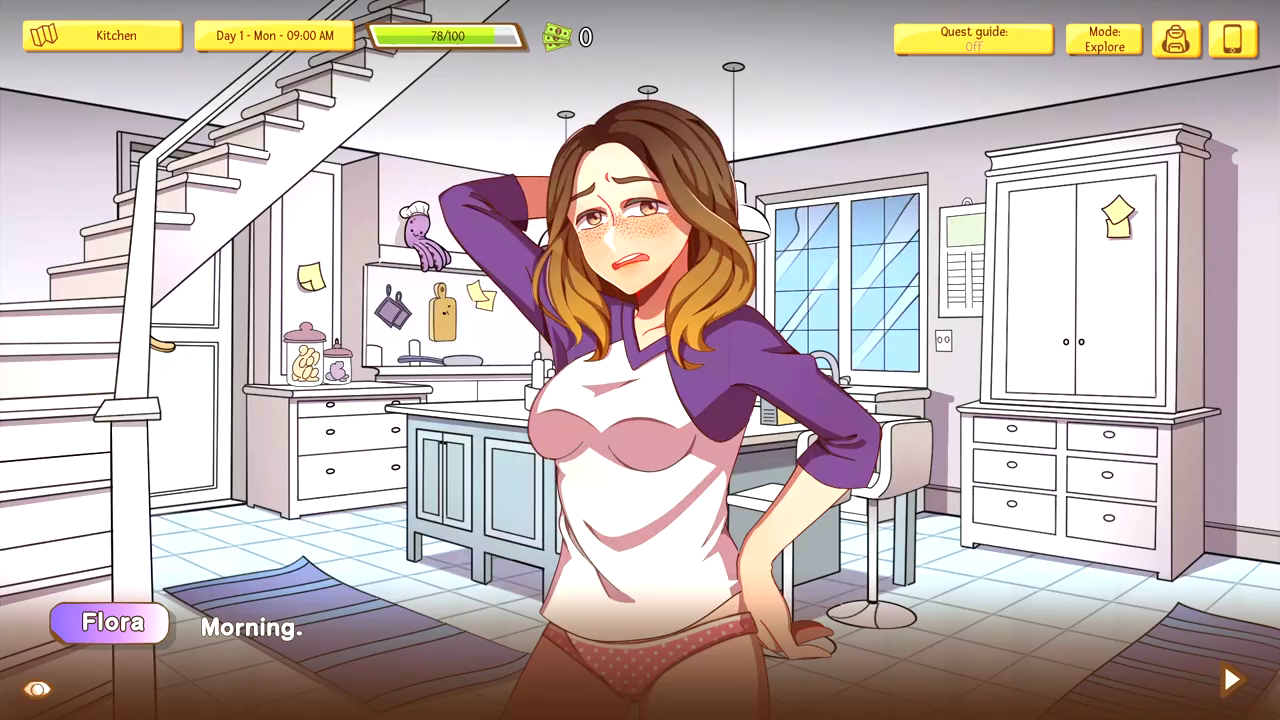Screen dimensions: 1280x720
Task: Advance dialogue with the arrow button
Action: tap(1232, 680)
